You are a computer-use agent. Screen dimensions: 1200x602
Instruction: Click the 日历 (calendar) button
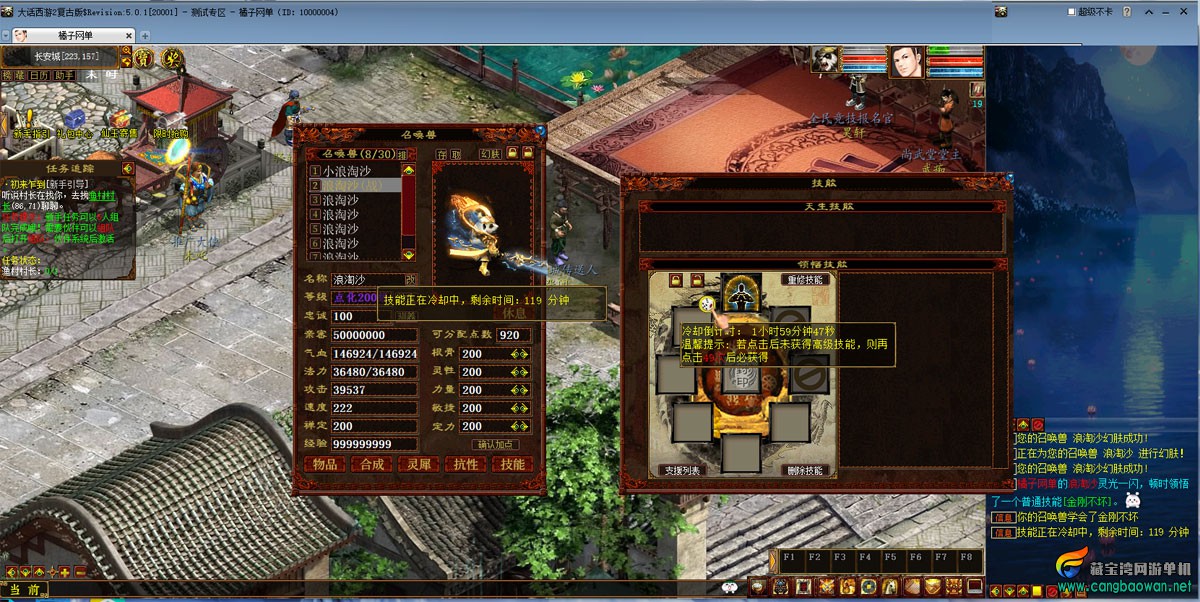pos(39,75)
